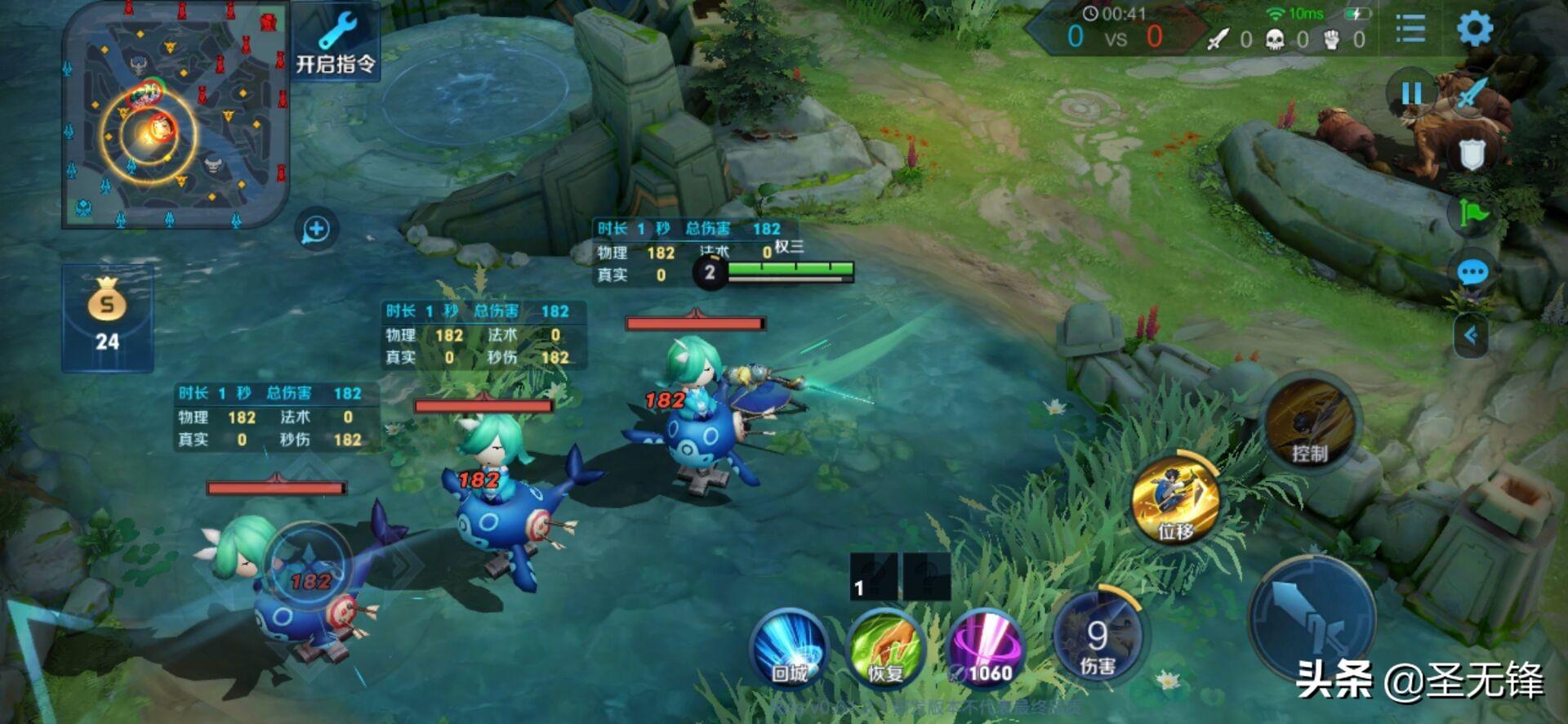Pause the match with the pause button

click(x=1410, y=93)
